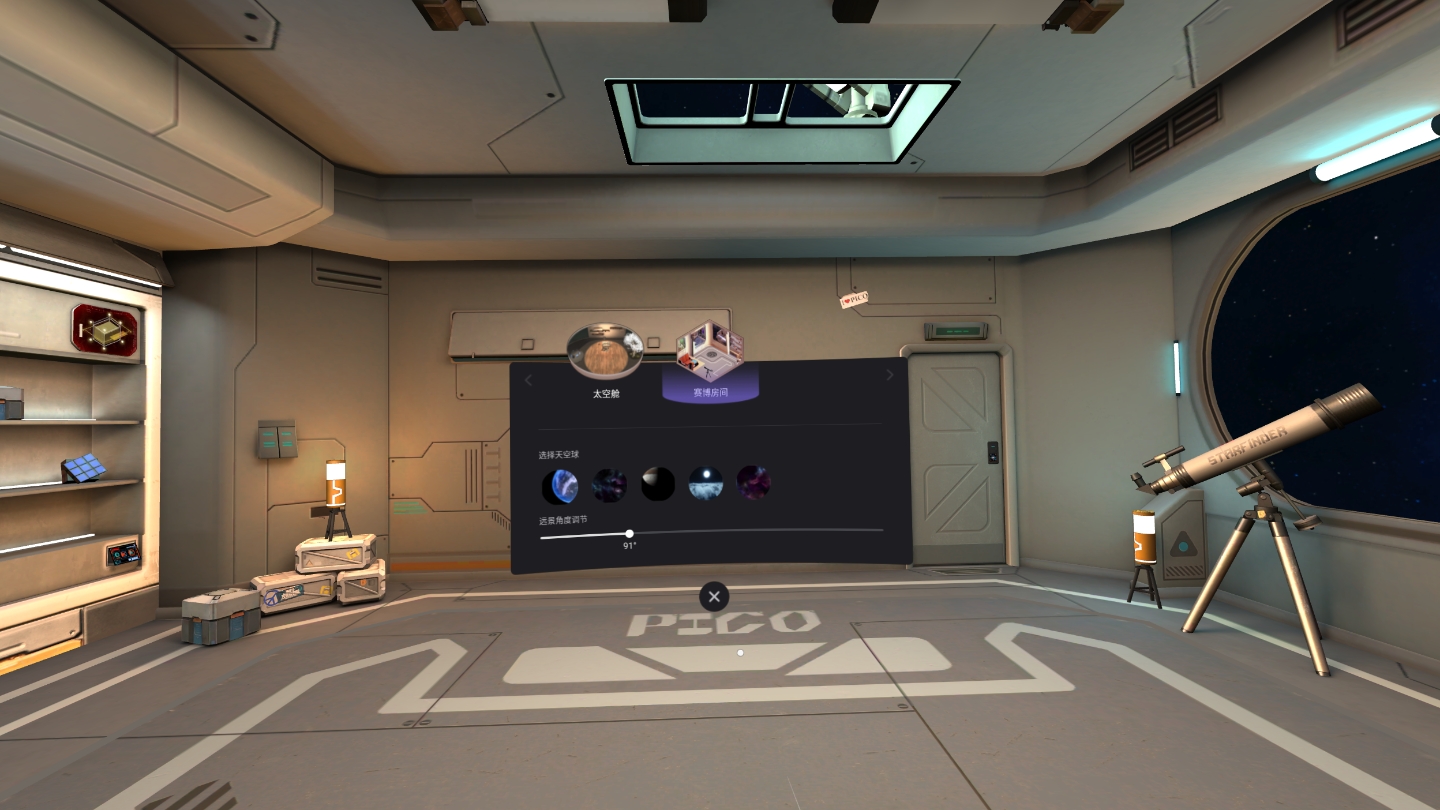Viewport: 1440px width, 810px height.
Task: Select the shadowed planet skybox
Action: (657, 483)
